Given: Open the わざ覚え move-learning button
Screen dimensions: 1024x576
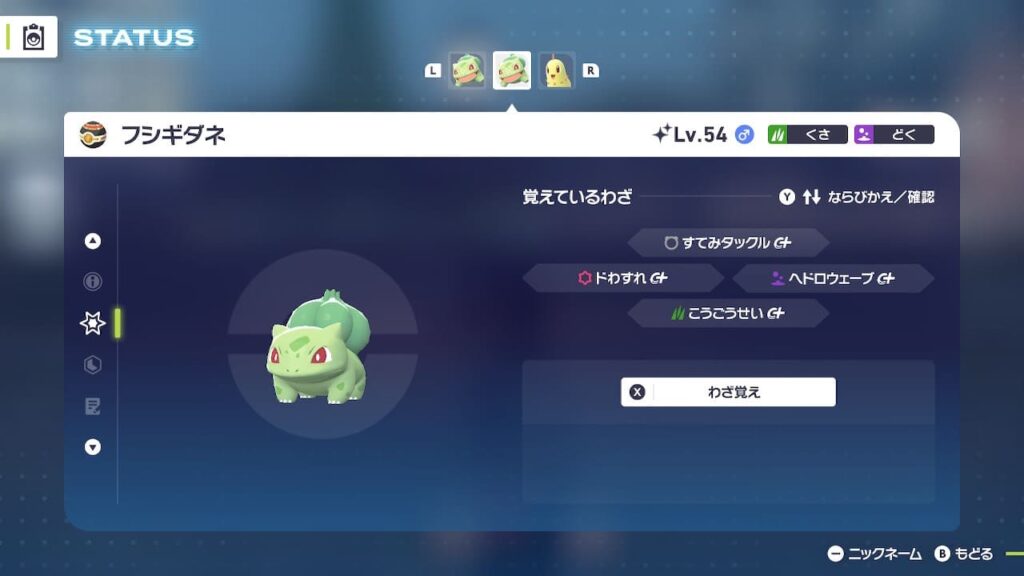Looking at the screenshot, I should click(x=728, y=392).
